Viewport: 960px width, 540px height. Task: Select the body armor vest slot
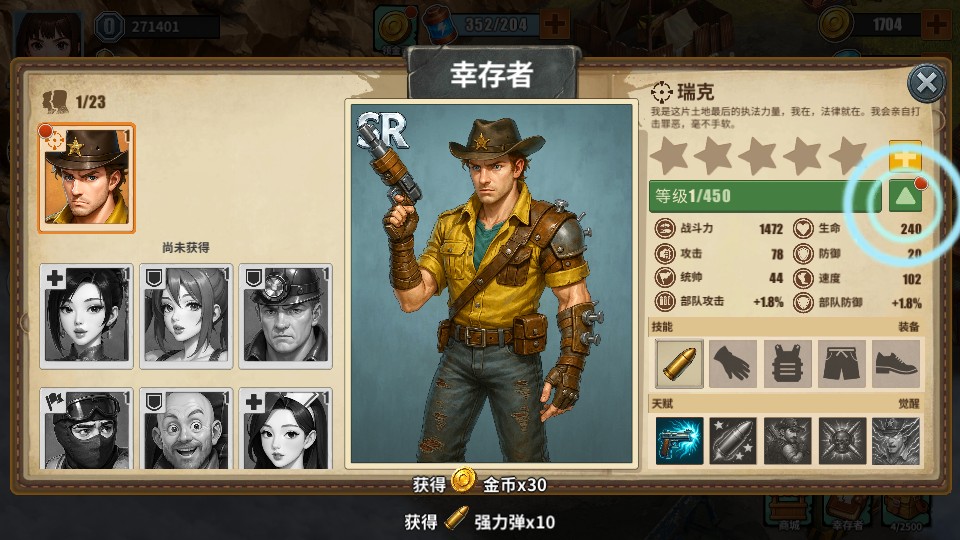tap(787, 364)
